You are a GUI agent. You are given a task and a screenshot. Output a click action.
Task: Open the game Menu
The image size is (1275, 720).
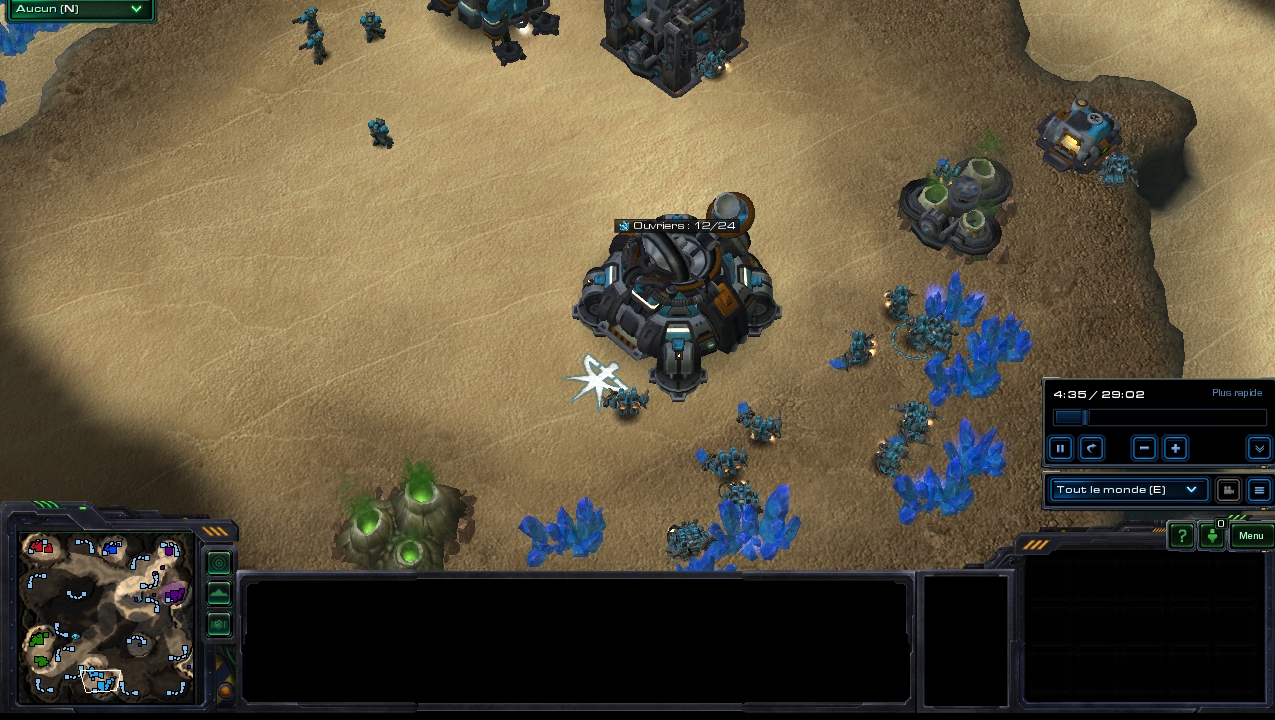pos(1251,536)
